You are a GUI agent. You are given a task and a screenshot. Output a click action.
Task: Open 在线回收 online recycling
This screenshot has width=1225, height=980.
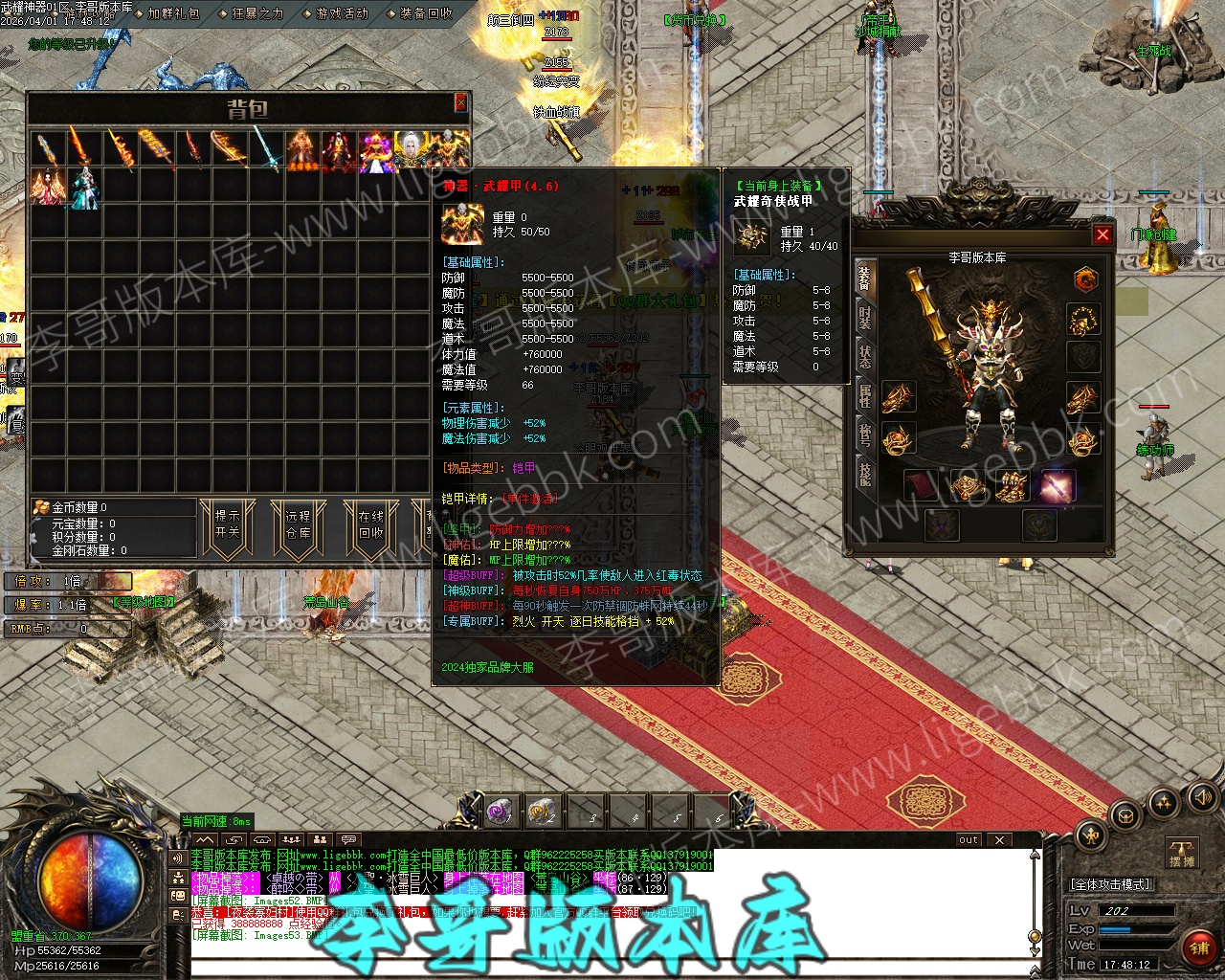tap(370, 524)
